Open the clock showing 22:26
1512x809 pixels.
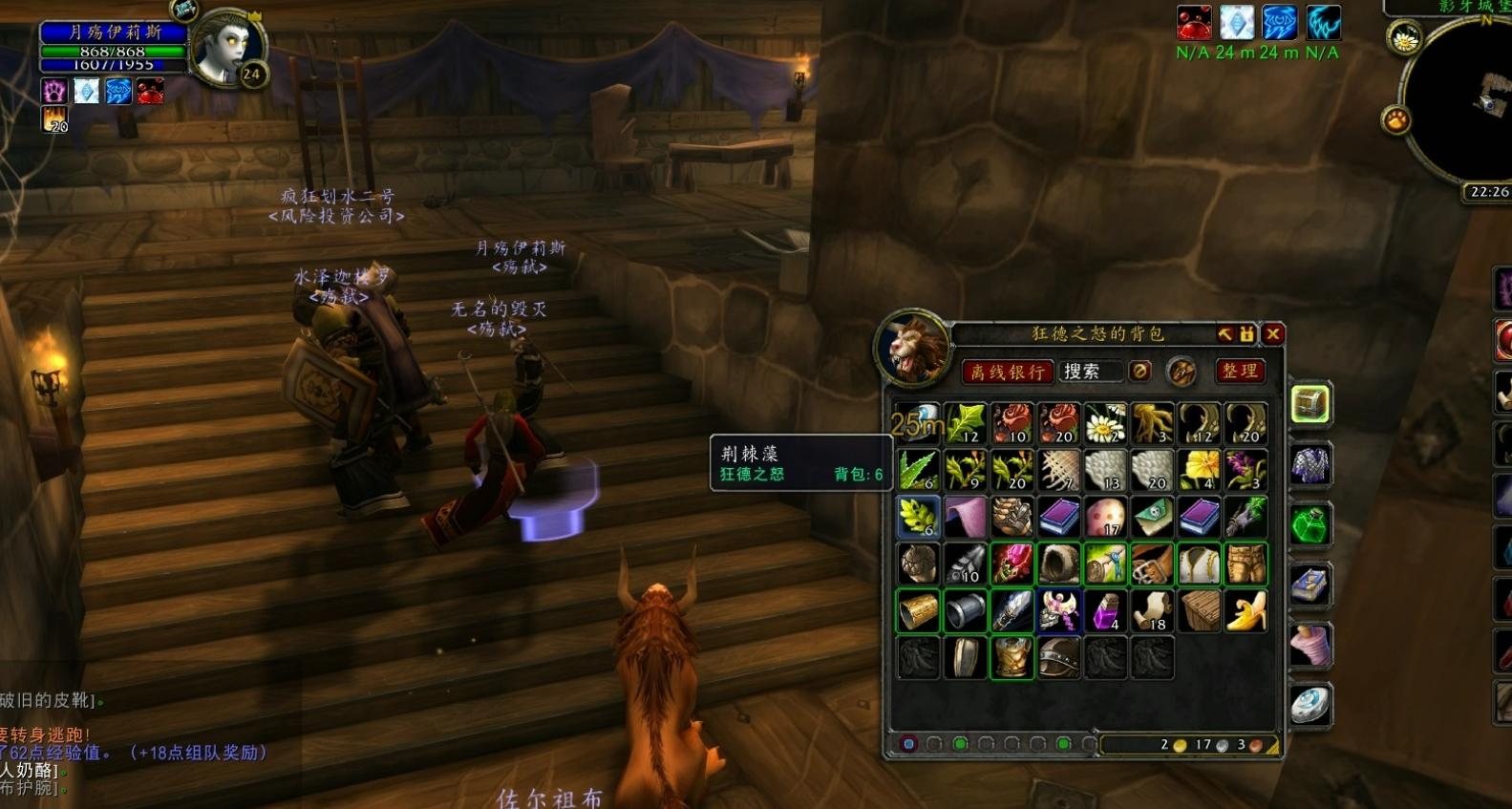pyautogui.click(x=1488, y=192)
